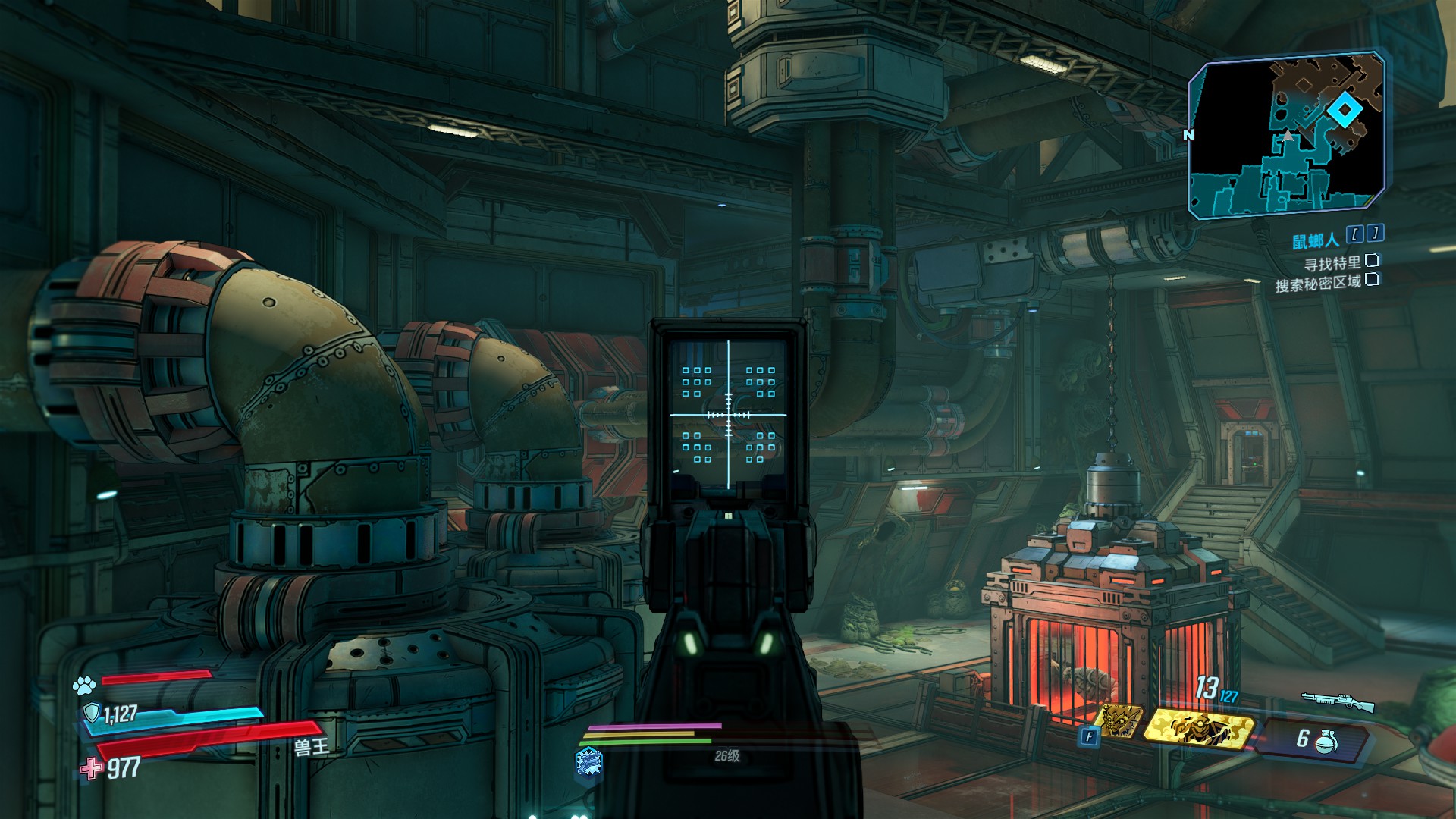Click the blue class badge icon
This screenshot has height=819, width=1456.
tap(589, 762)
